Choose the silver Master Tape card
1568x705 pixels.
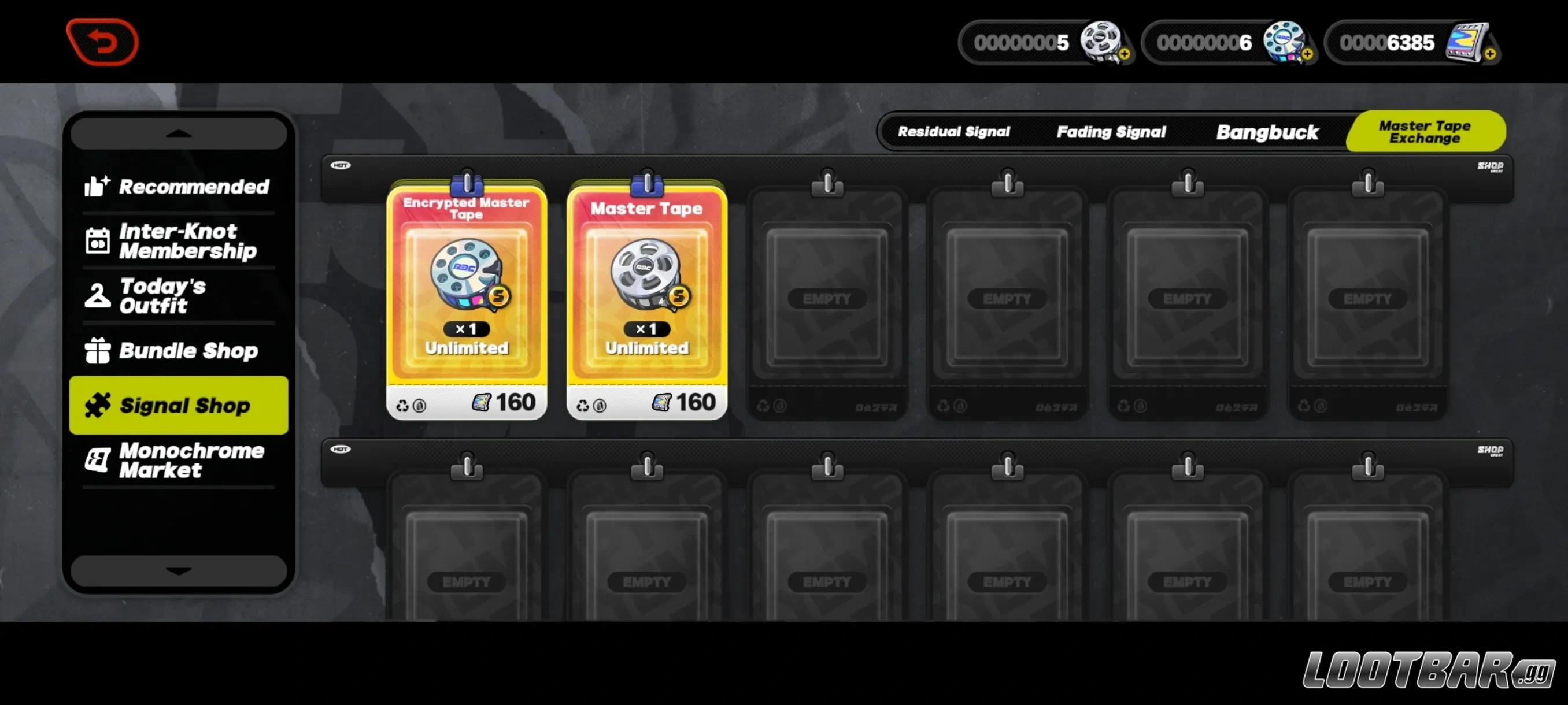[x=646, y=299]
